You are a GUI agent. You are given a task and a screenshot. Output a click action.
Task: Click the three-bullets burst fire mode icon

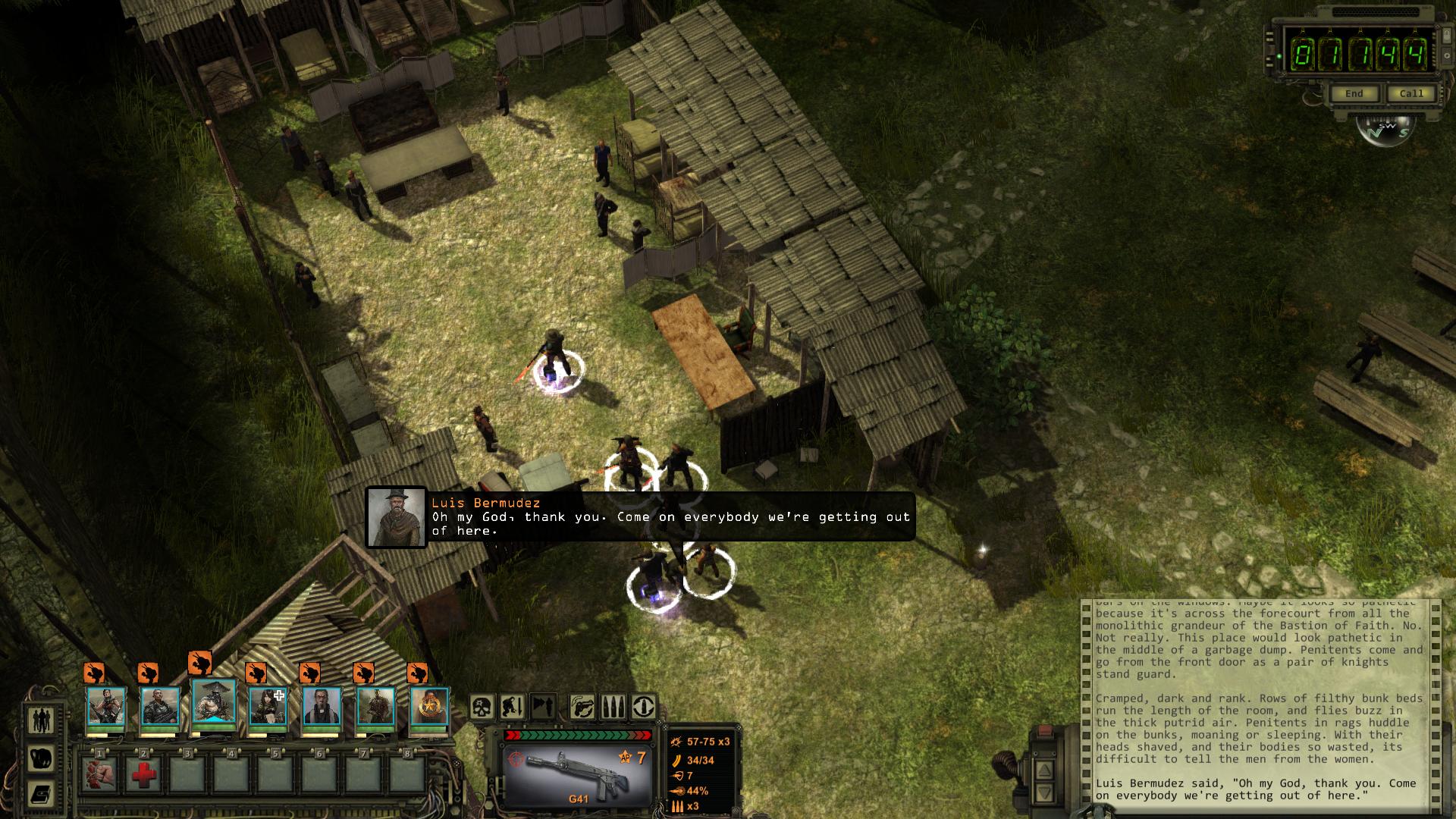(x=613, y=707)
